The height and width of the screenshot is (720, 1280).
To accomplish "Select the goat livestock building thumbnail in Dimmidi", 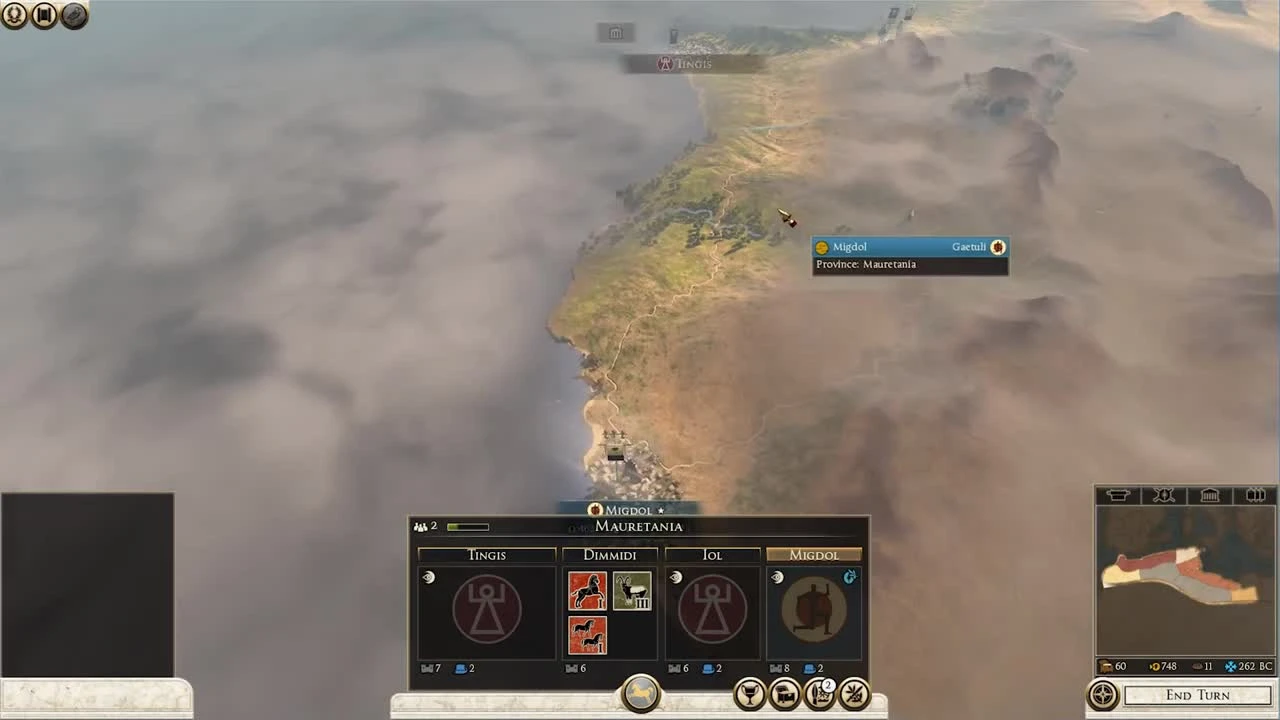I will (x=634, y=590).
